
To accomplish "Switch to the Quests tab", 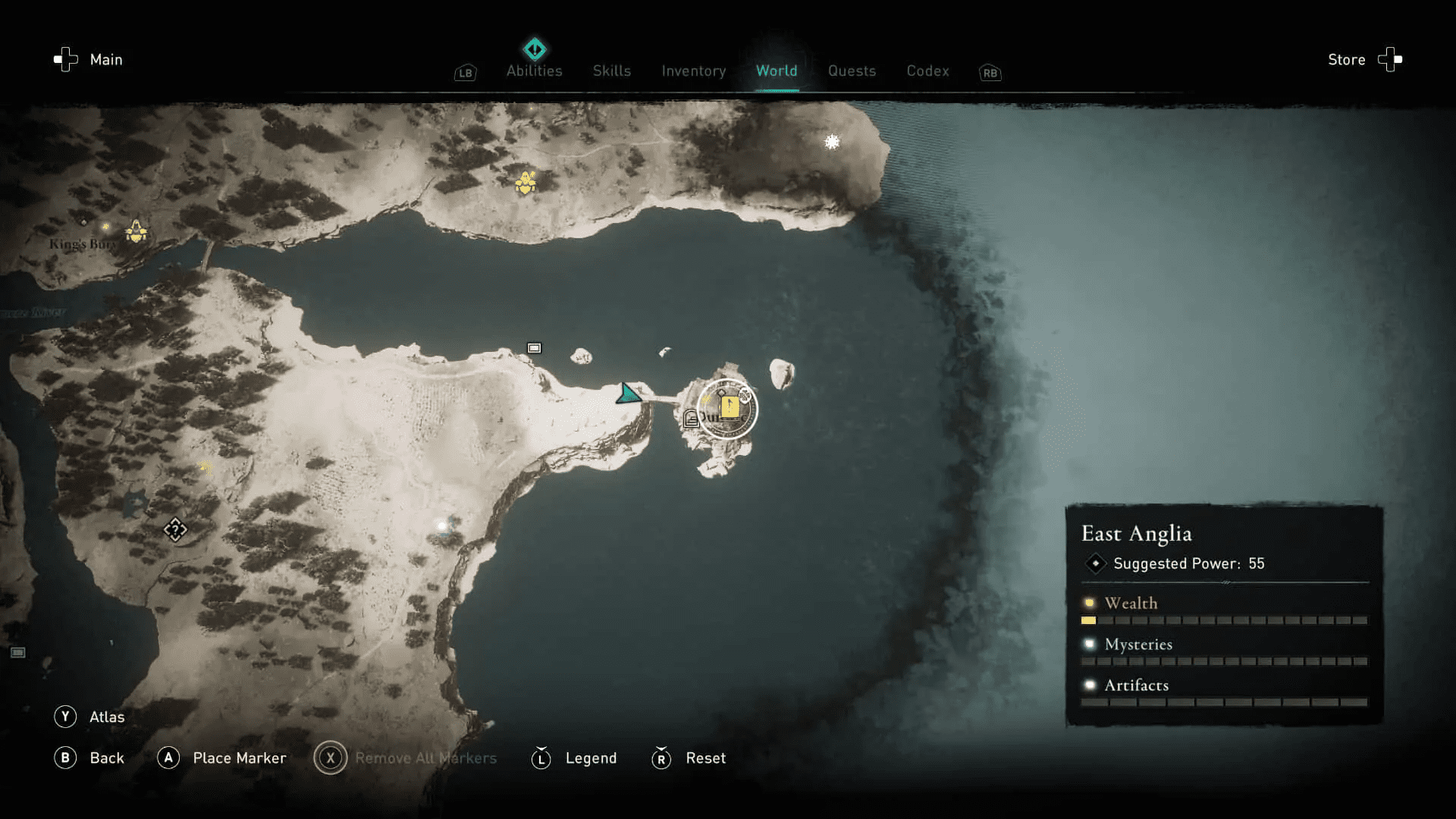I will [852, 71].
